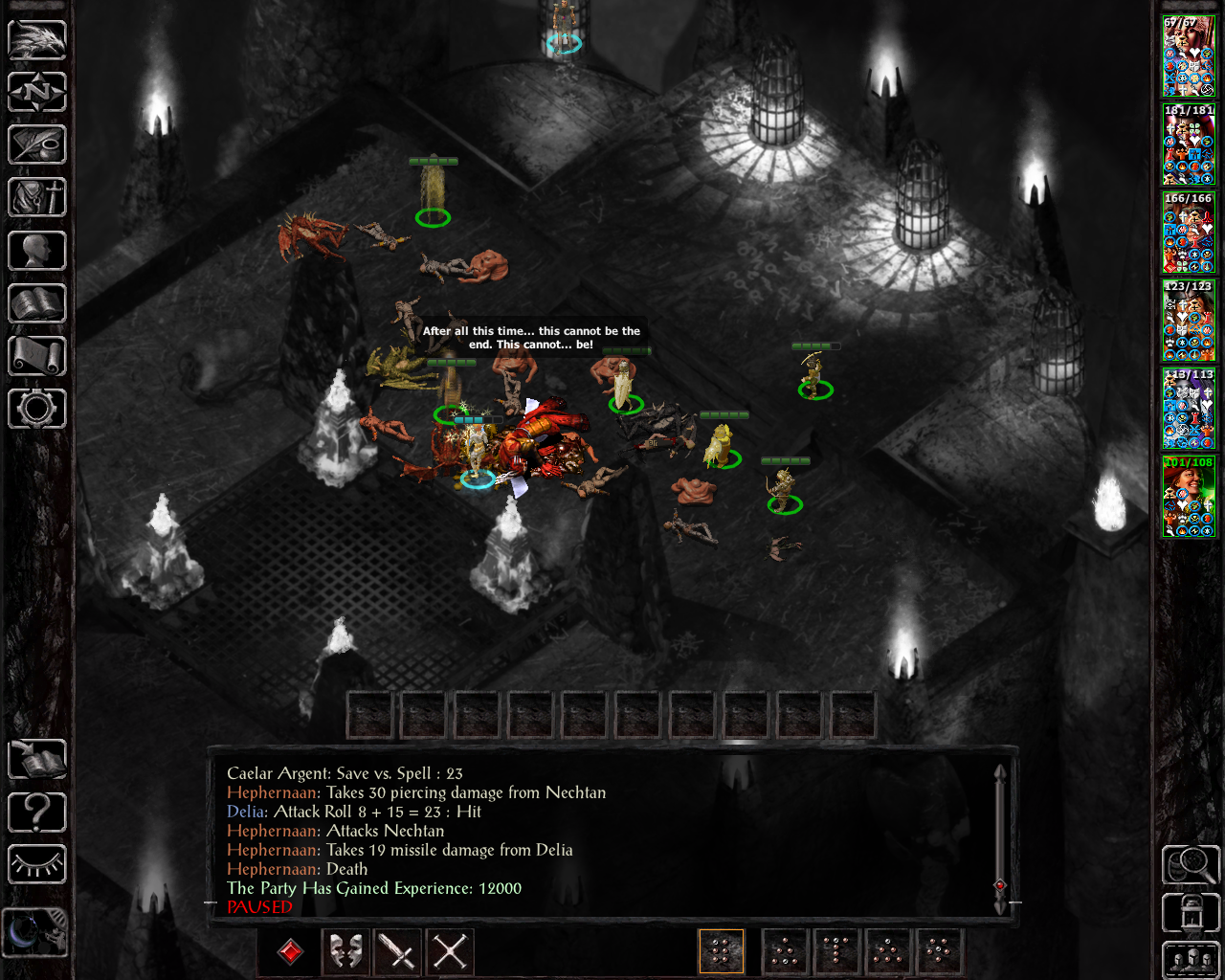This screenshot has height=980, width=1225.
Task: Open the area map with the compass button
Action: [x=37, y=93]
